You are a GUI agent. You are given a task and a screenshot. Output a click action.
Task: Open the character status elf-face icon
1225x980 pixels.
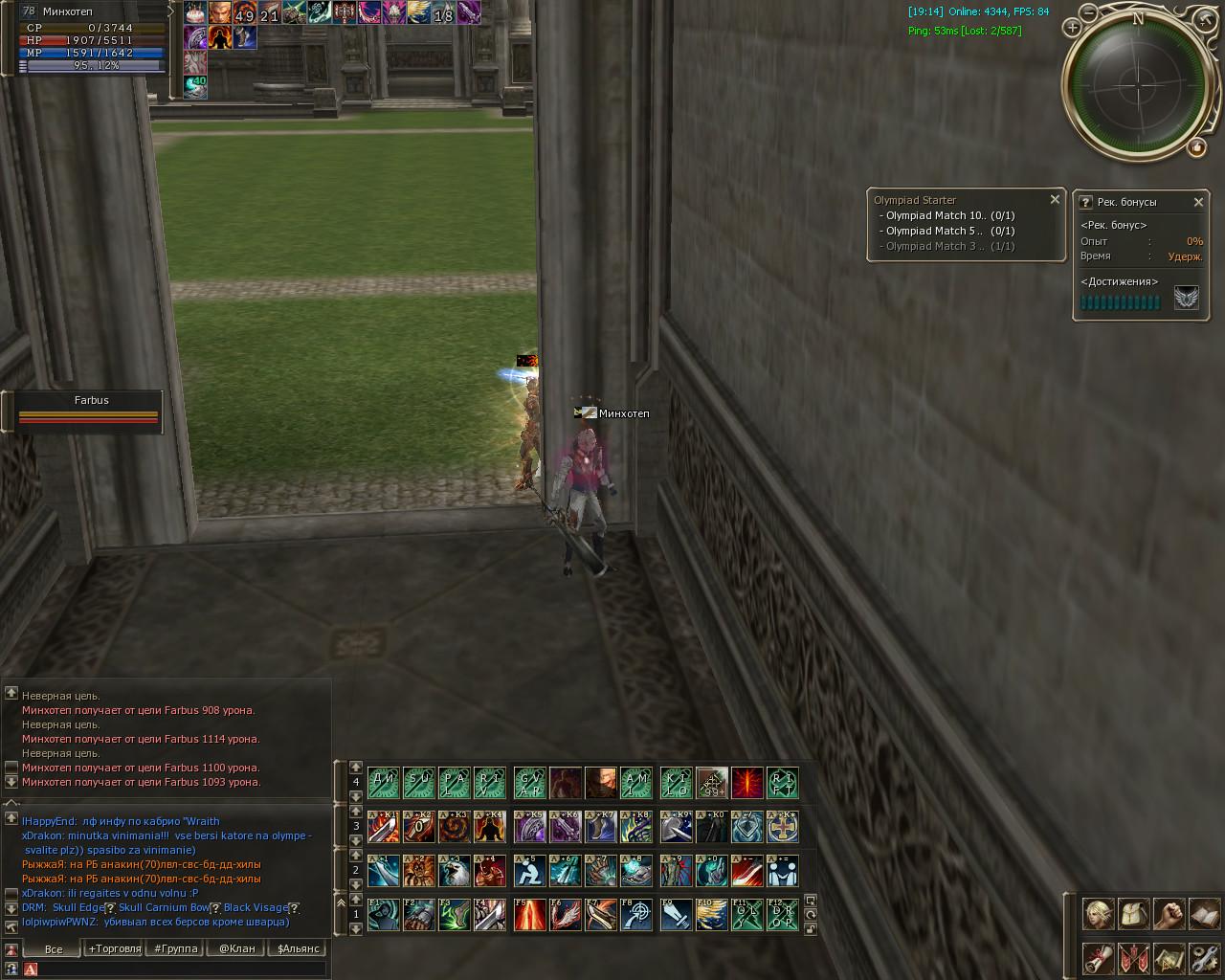click(x=1098, y=914)
